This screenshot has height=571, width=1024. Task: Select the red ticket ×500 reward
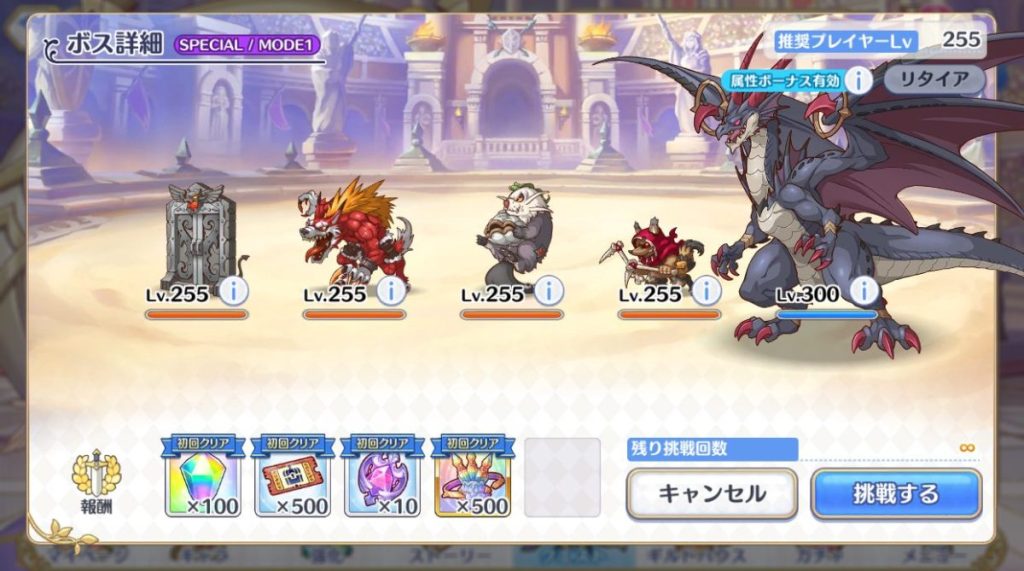tap(293, 478)
